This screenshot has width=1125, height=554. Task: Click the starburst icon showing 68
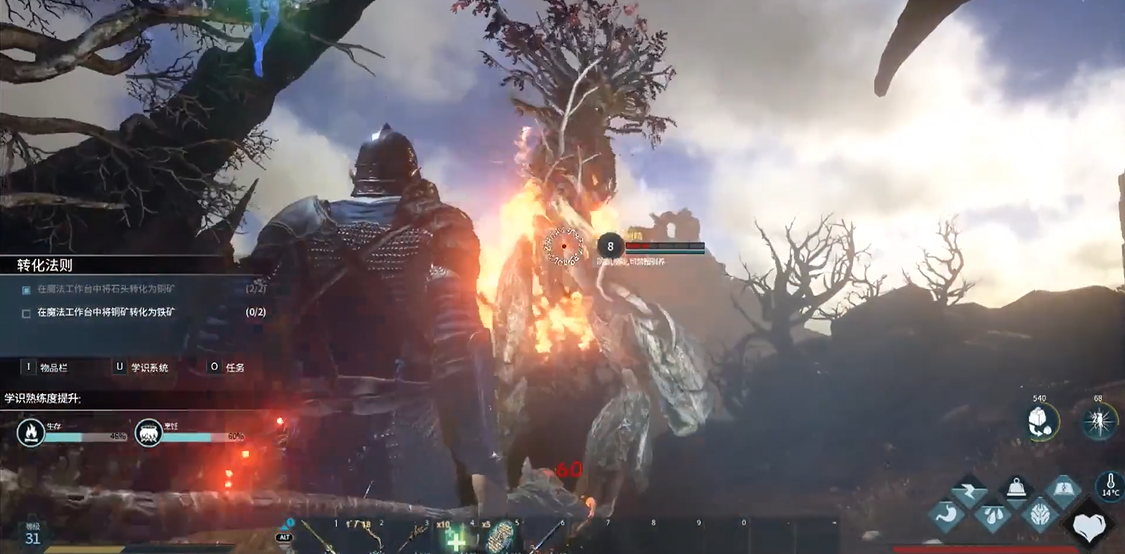pos(1100,421)
